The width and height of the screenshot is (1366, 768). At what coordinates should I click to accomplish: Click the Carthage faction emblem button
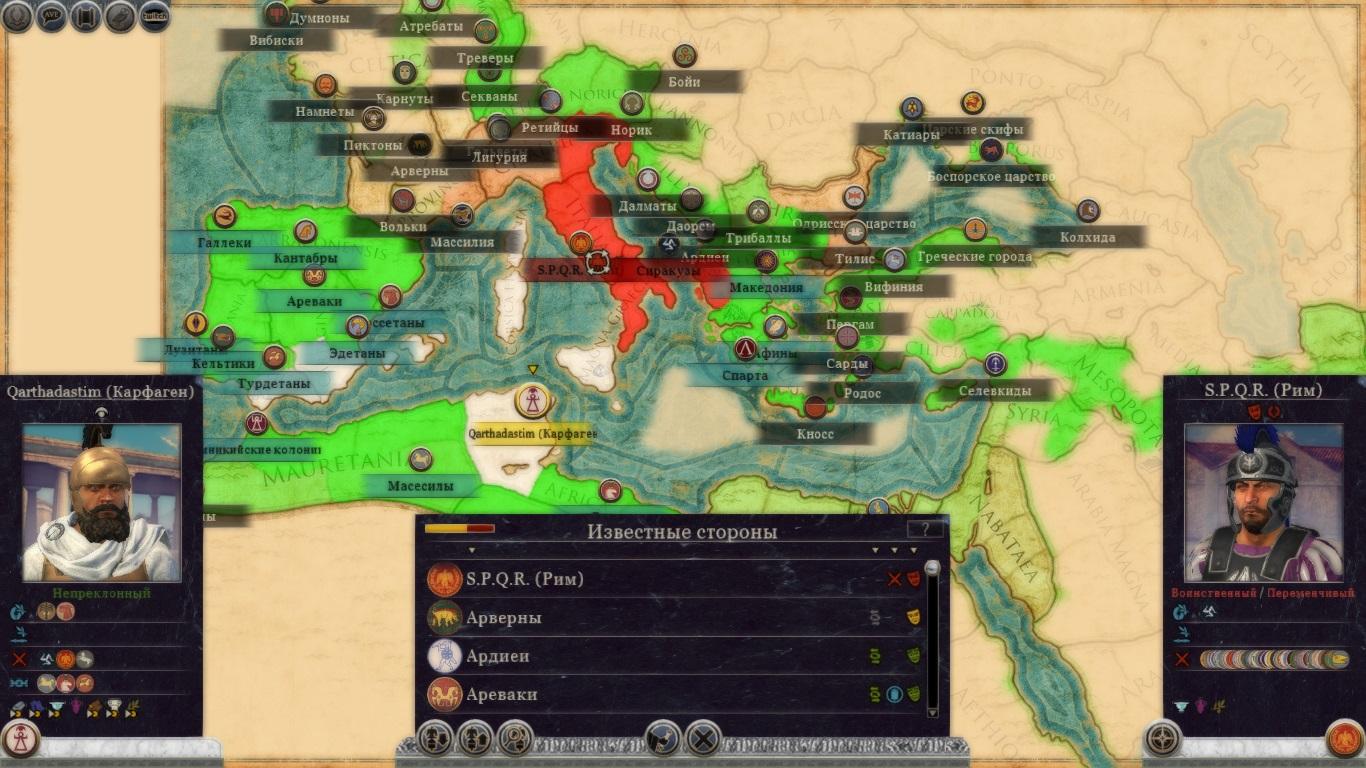(20, 738)
